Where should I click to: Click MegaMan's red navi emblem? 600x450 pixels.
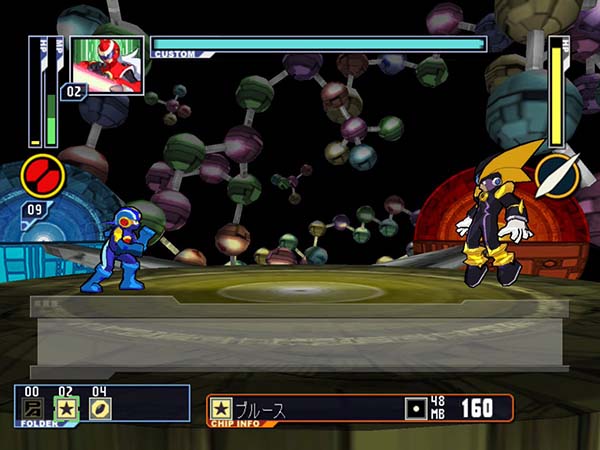(43, 177)
